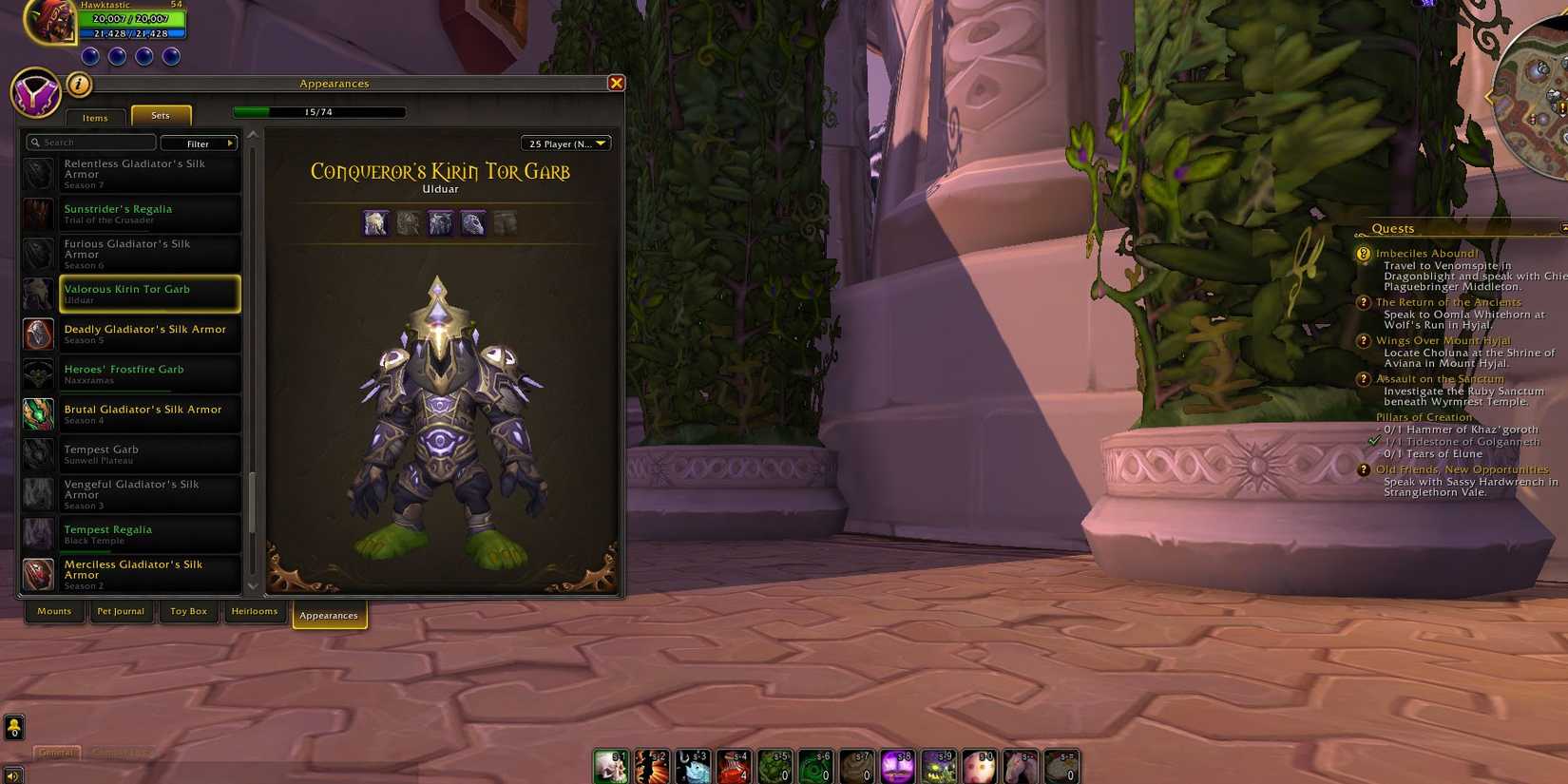Click the 15/74 sets progress bar
This screenshot has height=784, width=1568.
[x=320, y=111]
